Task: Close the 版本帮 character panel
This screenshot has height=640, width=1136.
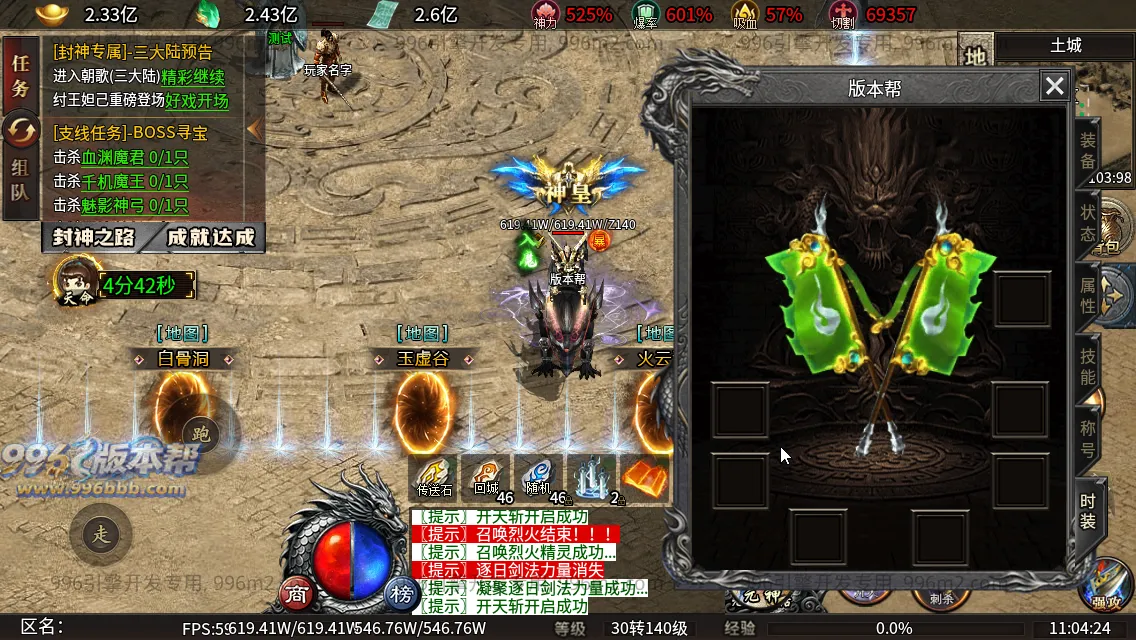Action: pyautogui.click(x=1054, y=86)
